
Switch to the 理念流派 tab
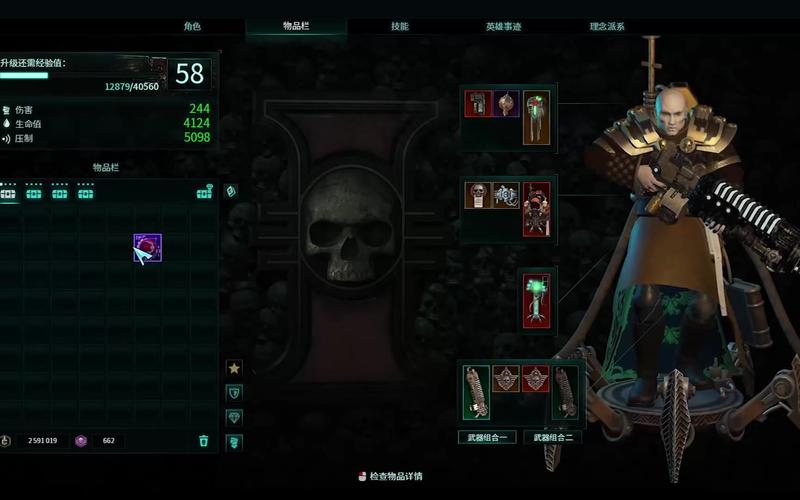pyautogui.click(x=607, y=26)
